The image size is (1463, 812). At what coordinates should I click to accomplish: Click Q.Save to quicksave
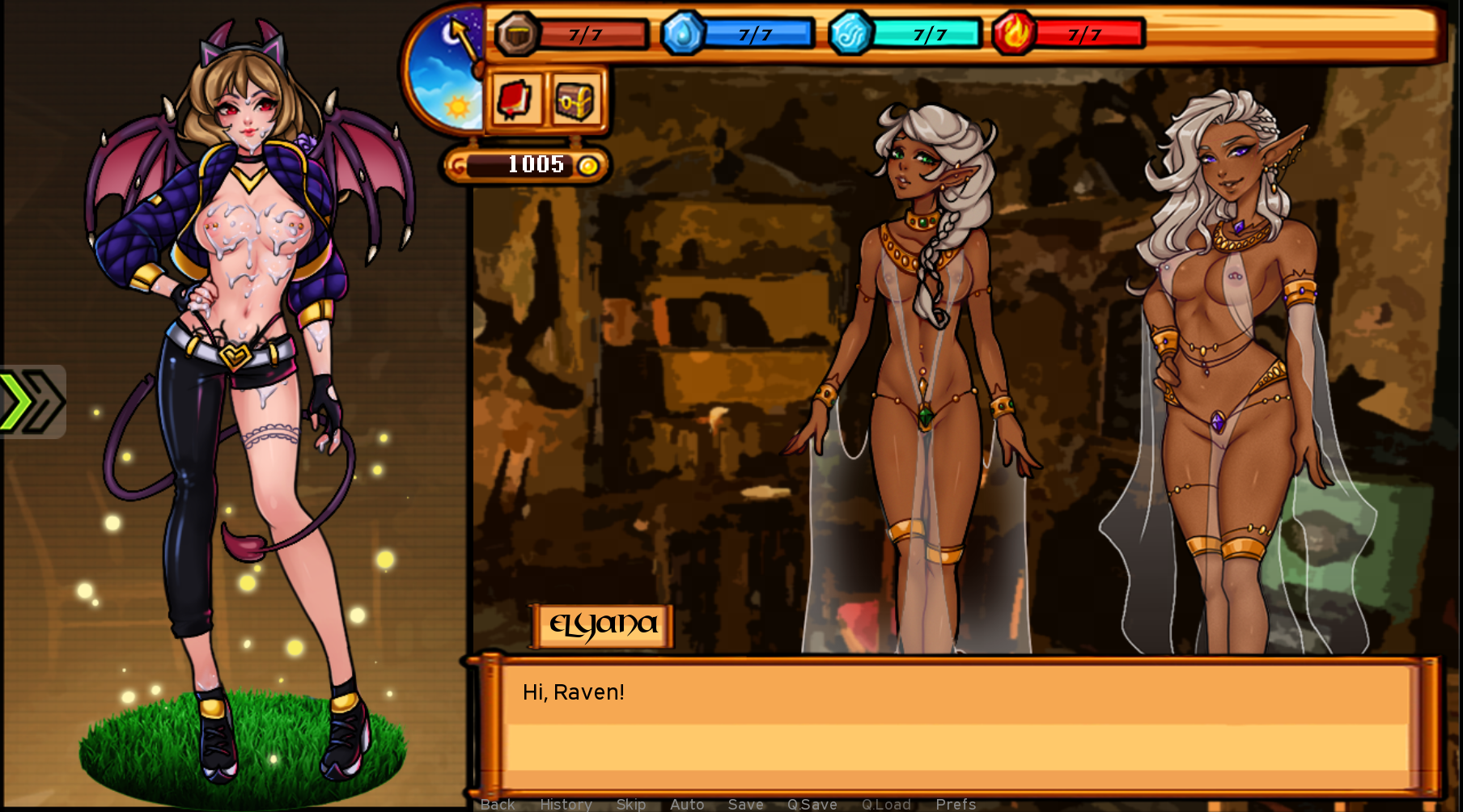[x=812, y=803]
